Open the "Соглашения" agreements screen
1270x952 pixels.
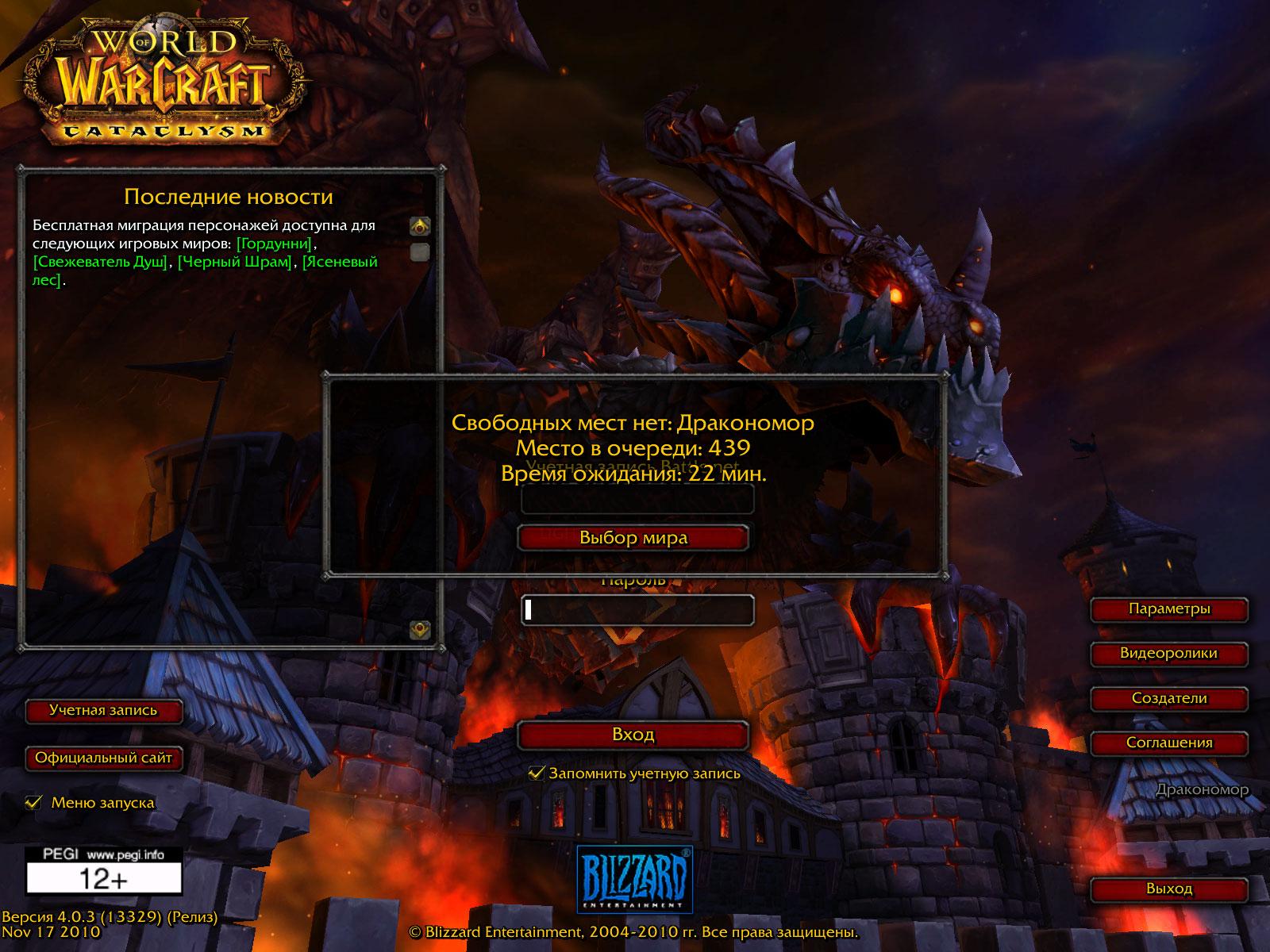[1168, 743]
